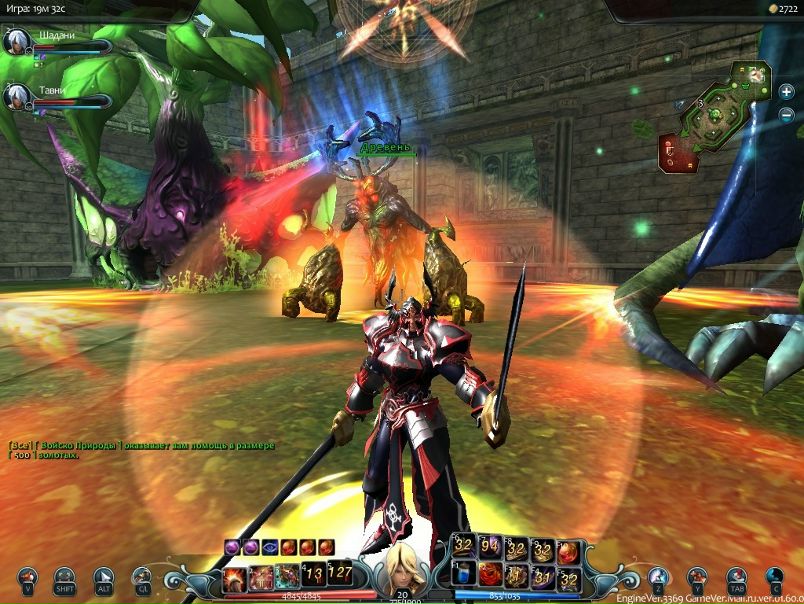Use the skill slot showing cooldown 127
The height and width of the screenshot is (604, 804).
pyautogui.click(x=340, y=574)
